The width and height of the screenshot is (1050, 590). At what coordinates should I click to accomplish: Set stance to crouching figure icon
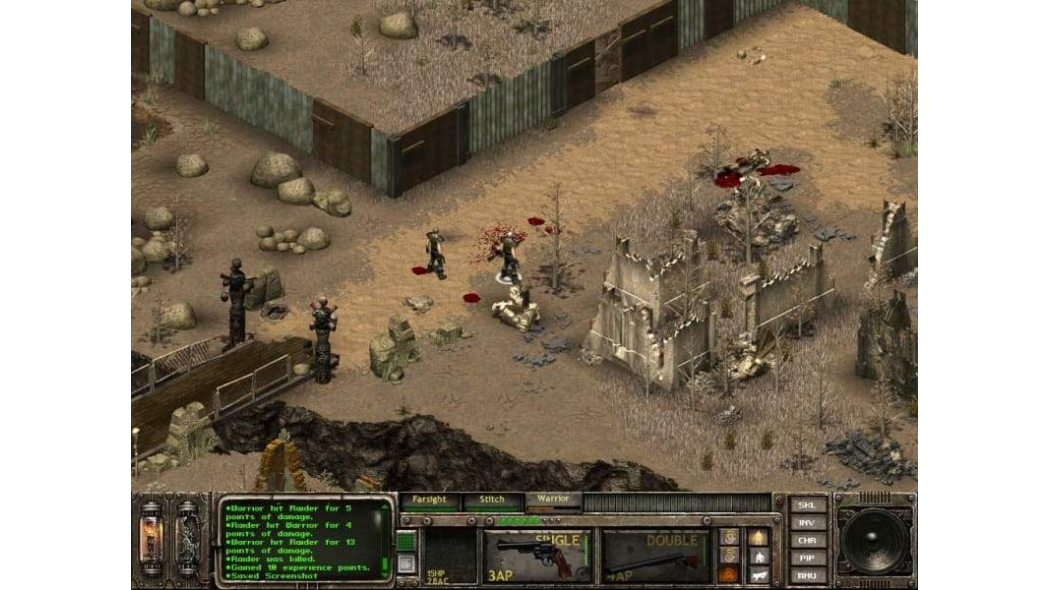tap(758, 556)
